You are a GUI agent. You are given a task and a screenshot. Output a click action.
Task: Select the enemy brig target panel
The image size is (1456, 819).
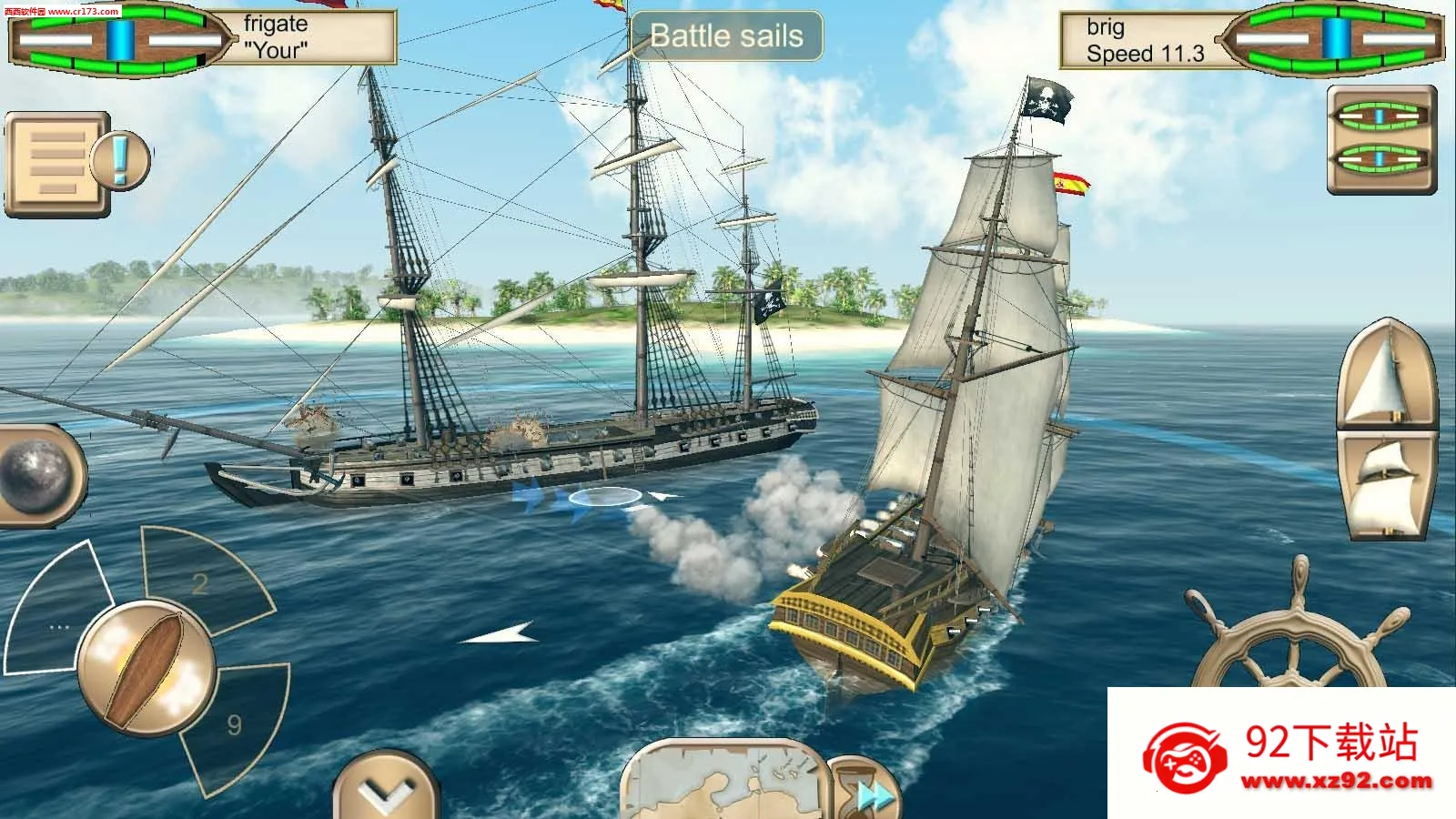[1251, 40]
